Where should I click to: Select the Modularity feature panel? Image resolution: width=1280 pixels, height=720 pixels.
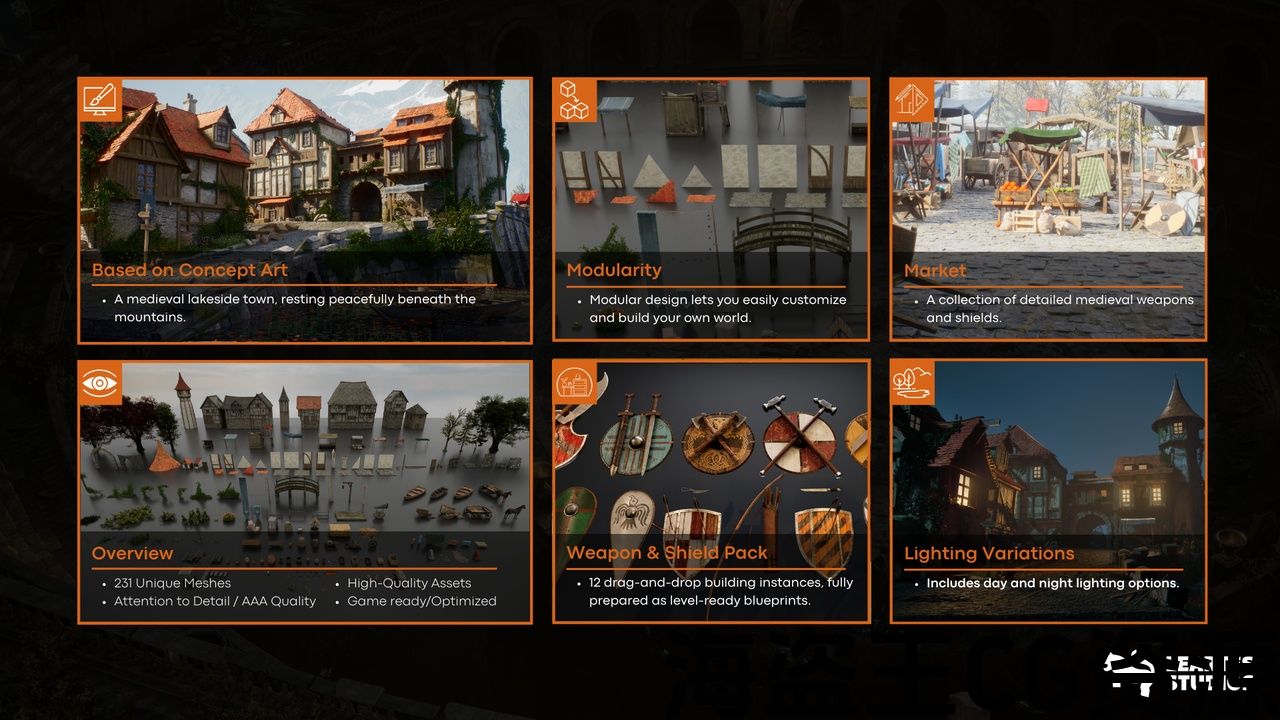(710, 210)
